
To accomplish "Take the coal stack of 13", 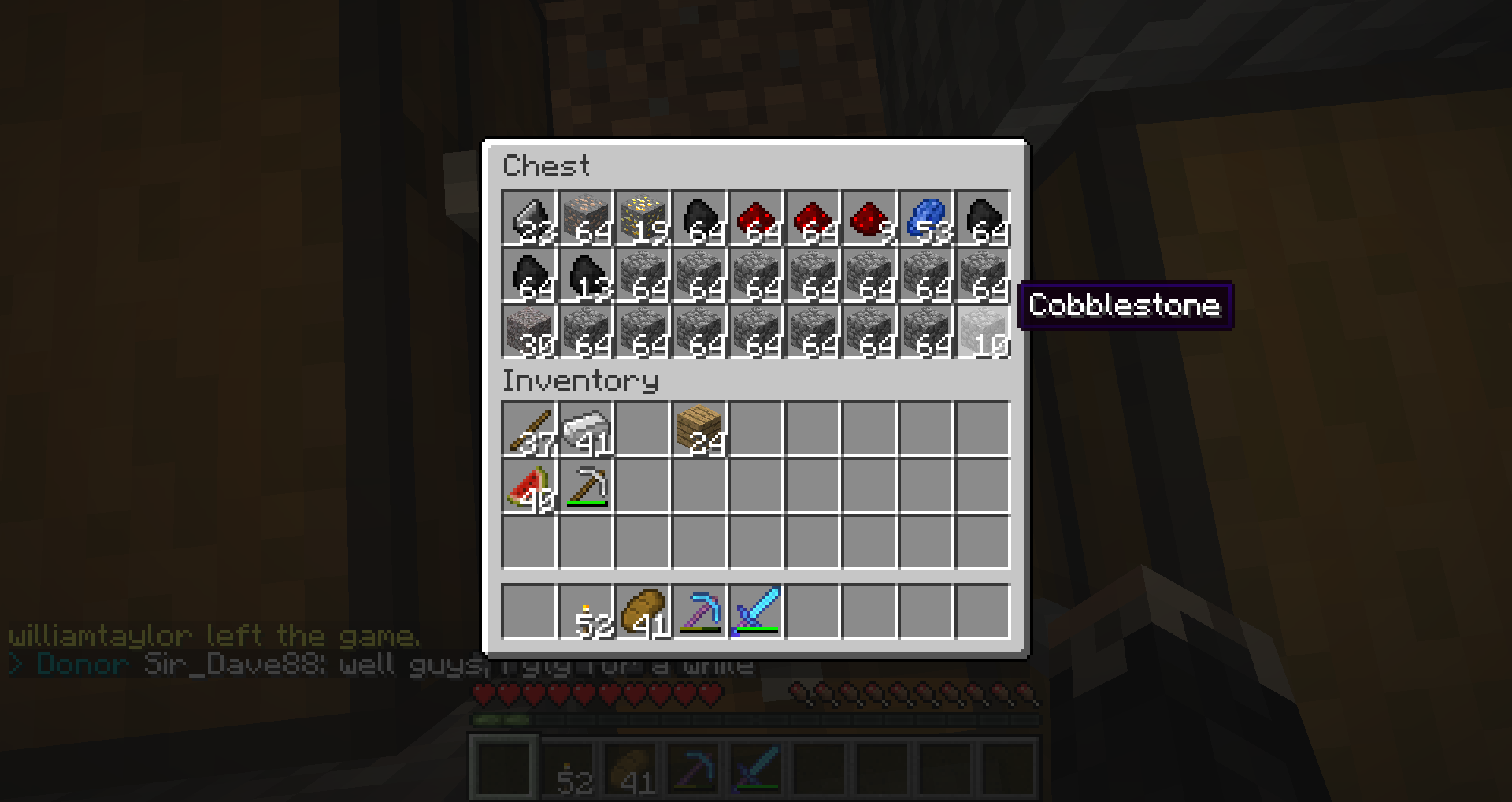I will 586,275.
